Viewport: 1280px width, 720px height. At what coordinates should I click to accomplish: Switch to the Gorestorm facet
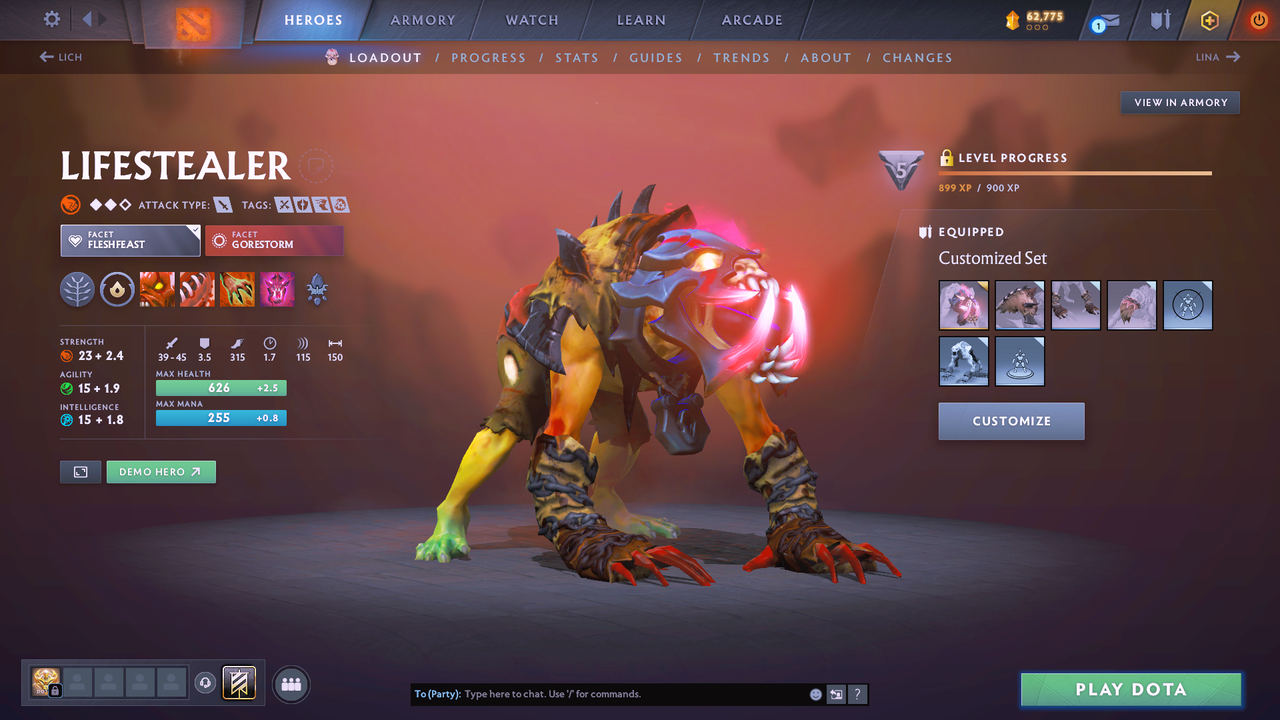click(274, 240)
